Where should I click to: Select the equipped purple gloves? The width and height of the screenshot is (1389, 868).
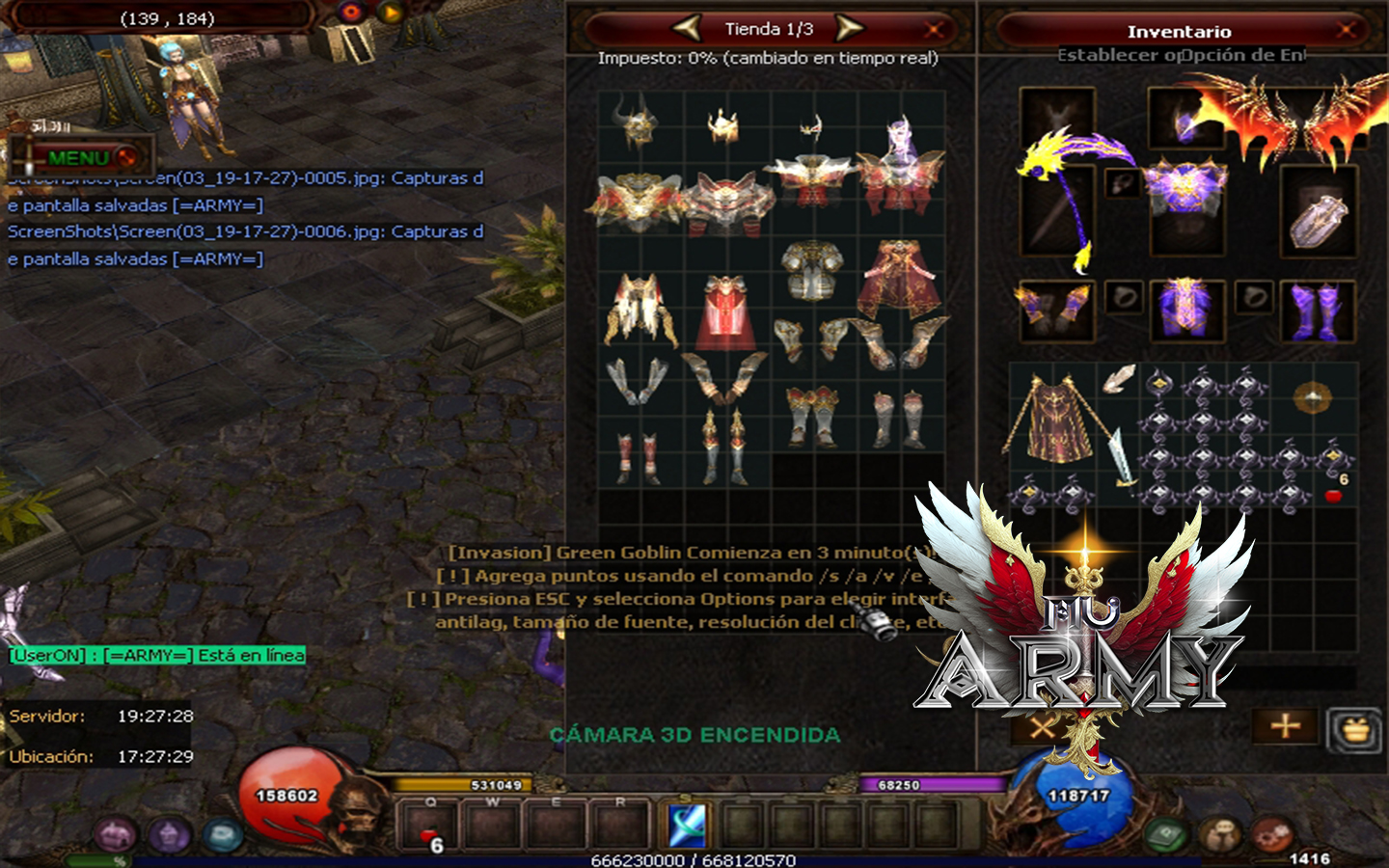pyautogui.click(x=1056, y=311)
